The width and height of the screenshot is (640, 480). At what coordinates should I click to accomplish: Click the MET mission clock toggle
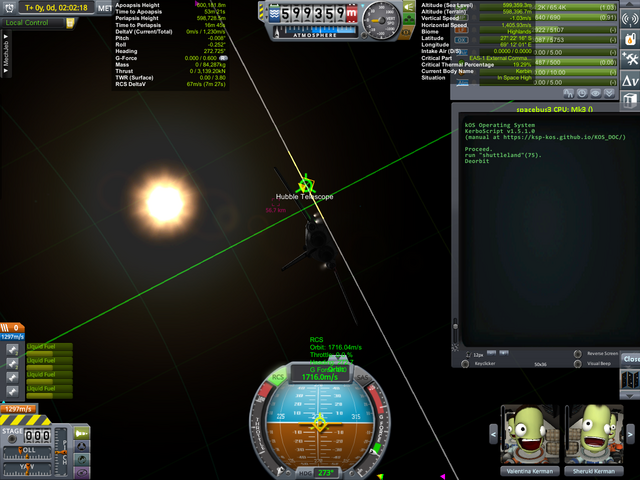[105, 8]
